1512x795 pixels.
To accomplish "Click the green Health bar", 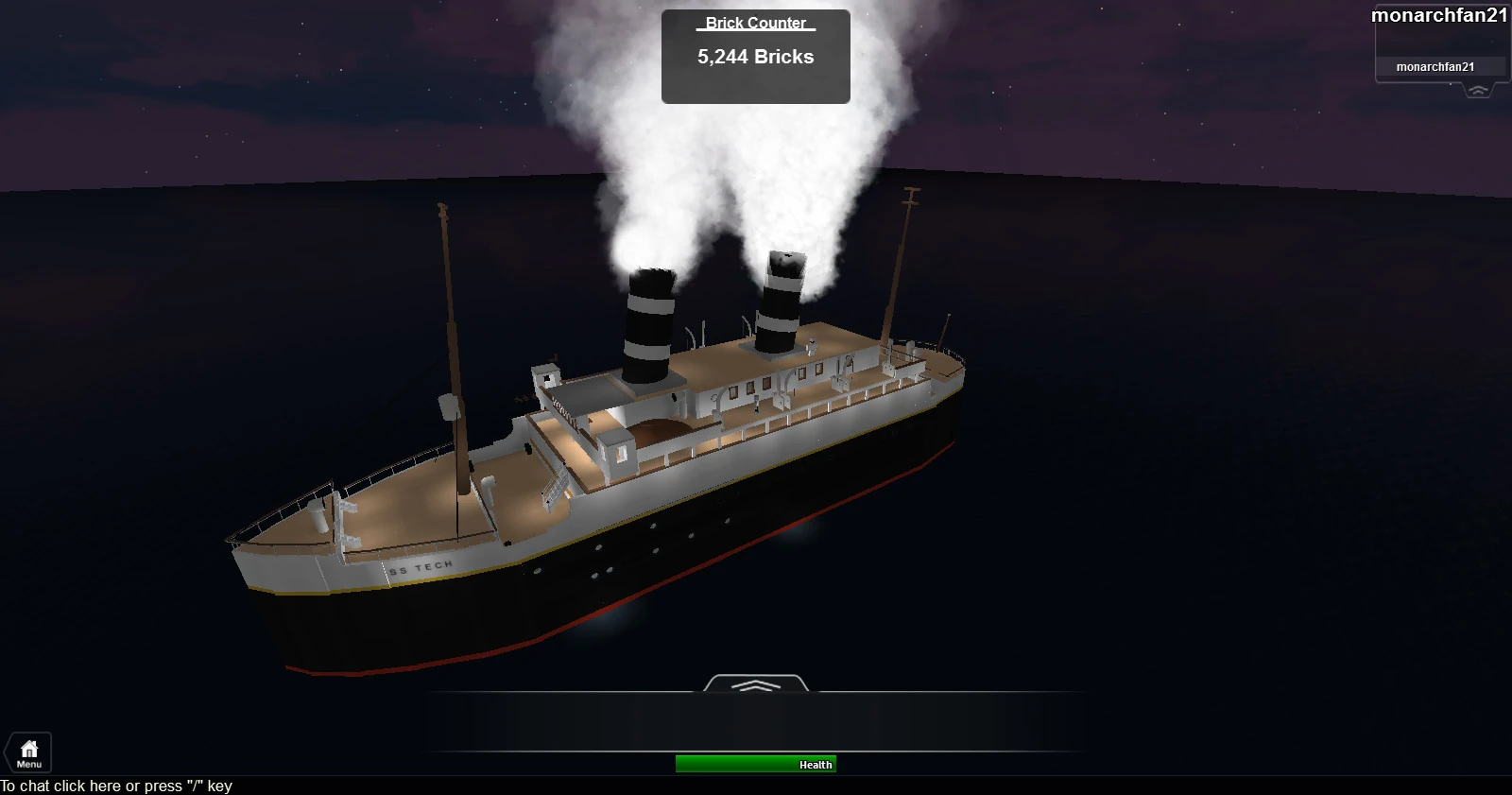I will (755, 764).
